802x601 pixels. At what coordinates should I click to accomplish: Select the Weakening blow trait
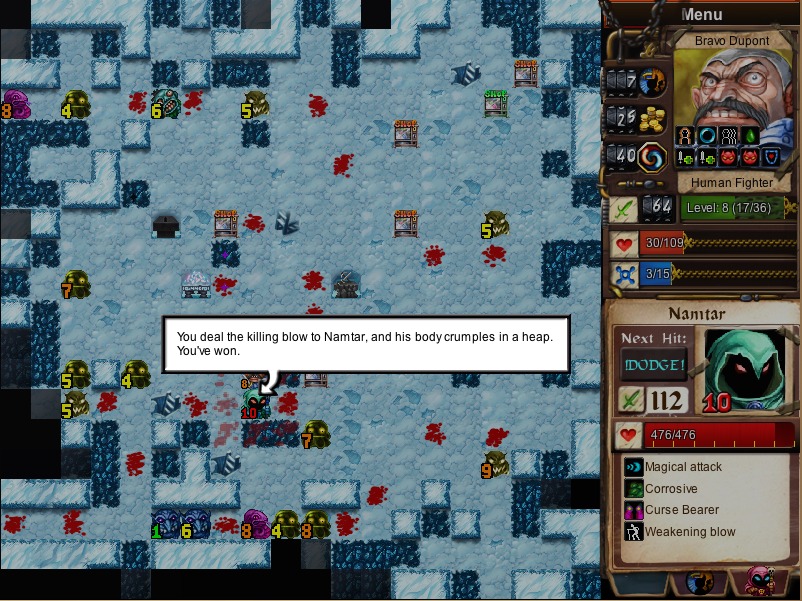click(689, 532)
